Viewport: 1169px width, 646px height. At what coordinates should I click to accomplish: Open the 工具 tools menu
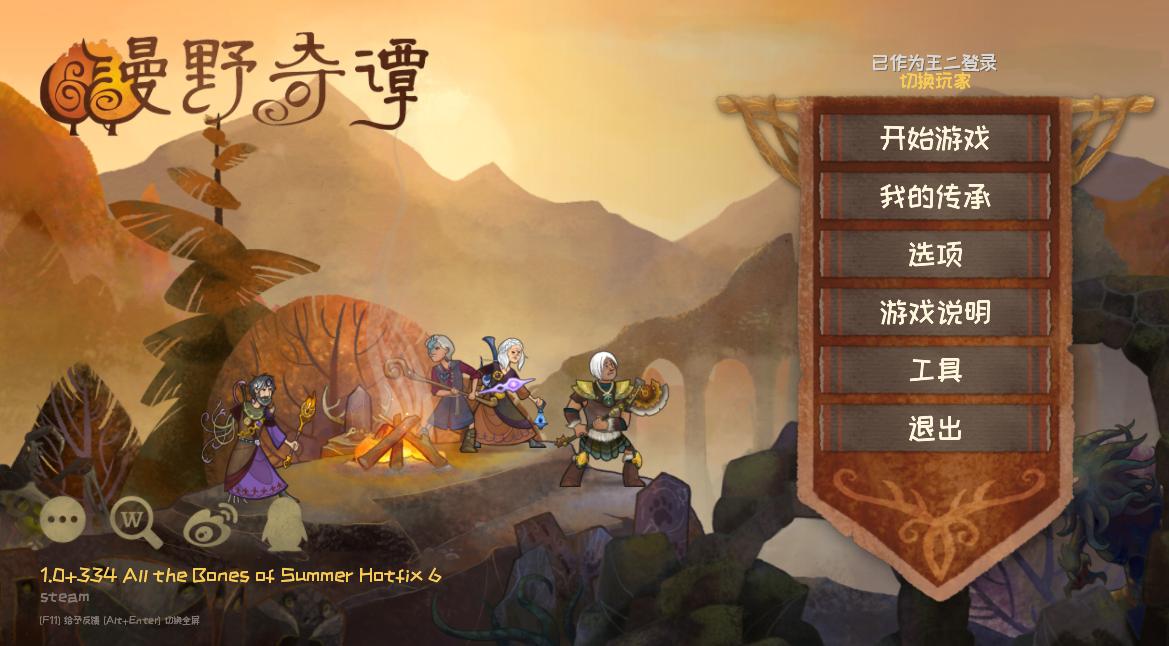click(935, 370)
